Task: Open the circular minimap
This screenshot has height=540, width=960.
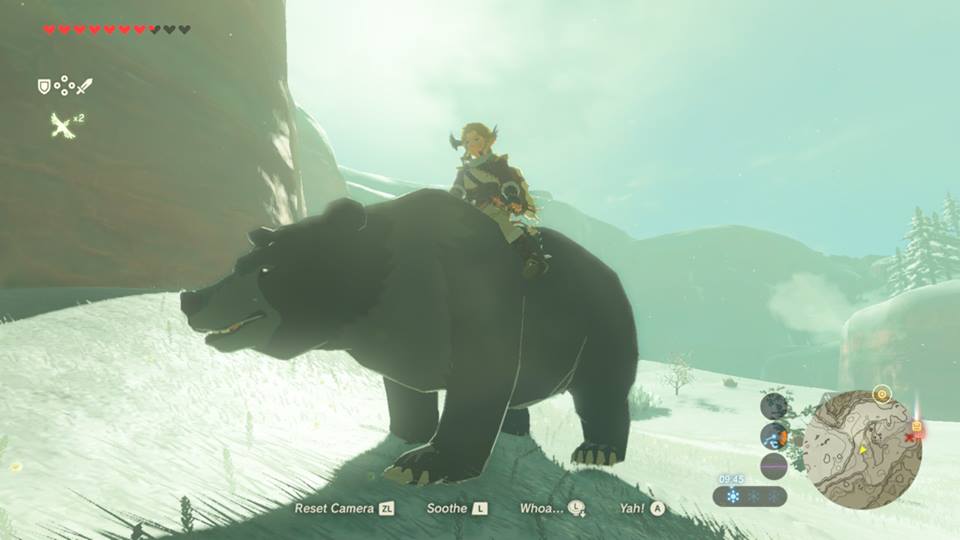Action: click(x=862, y=449)
